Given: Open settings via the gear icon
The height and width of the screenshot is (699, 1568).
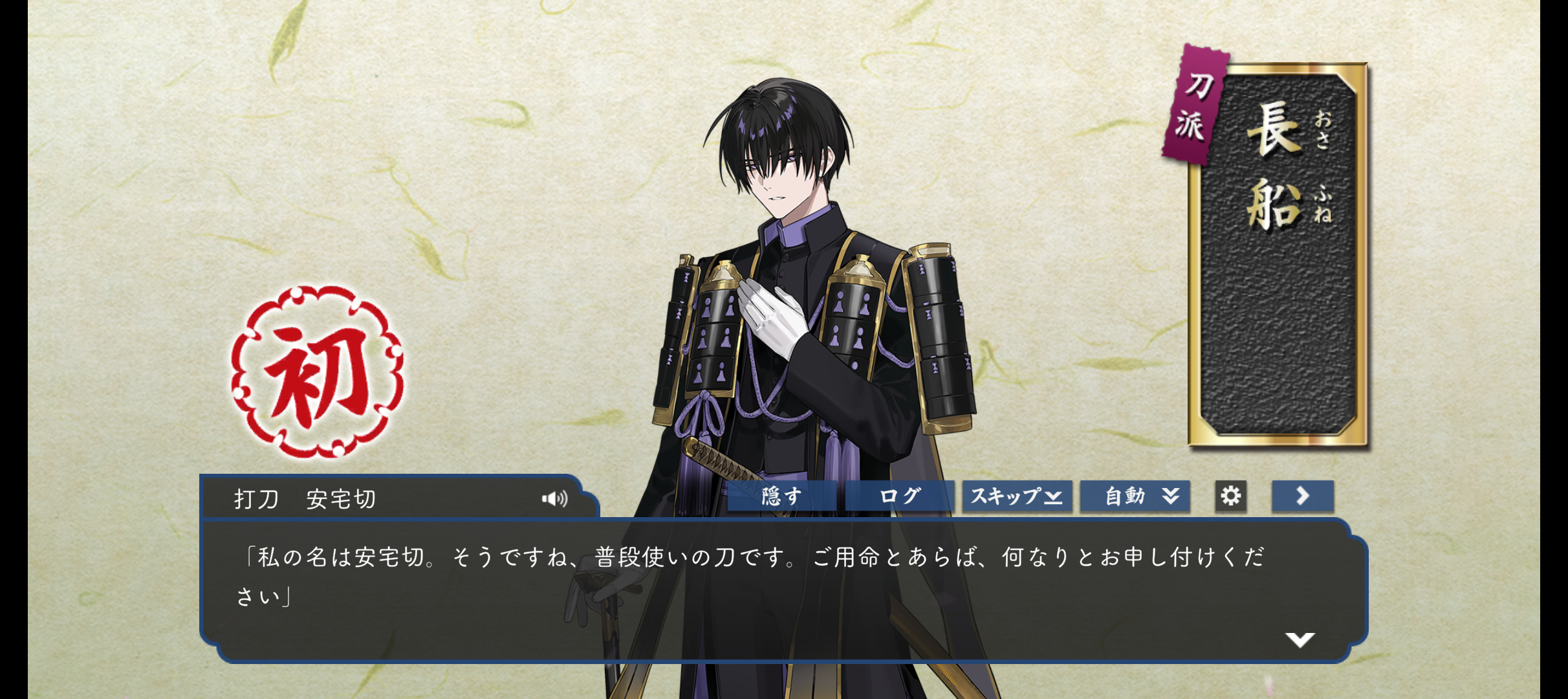Looking at the screenshot, I should click(x=1230, y=496).
